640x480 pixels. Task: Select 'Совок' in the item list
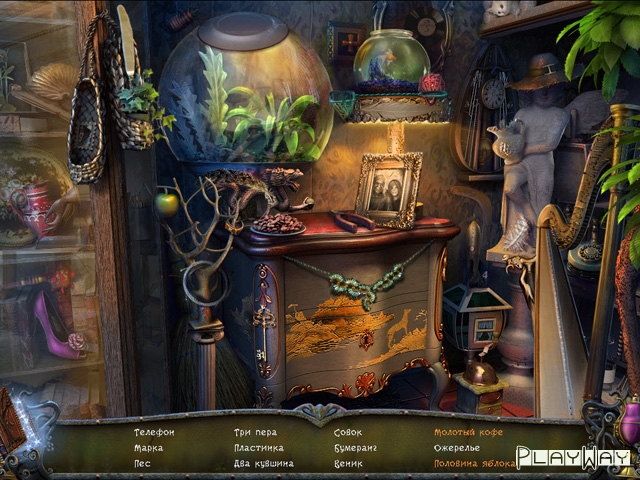coord(348,432)
